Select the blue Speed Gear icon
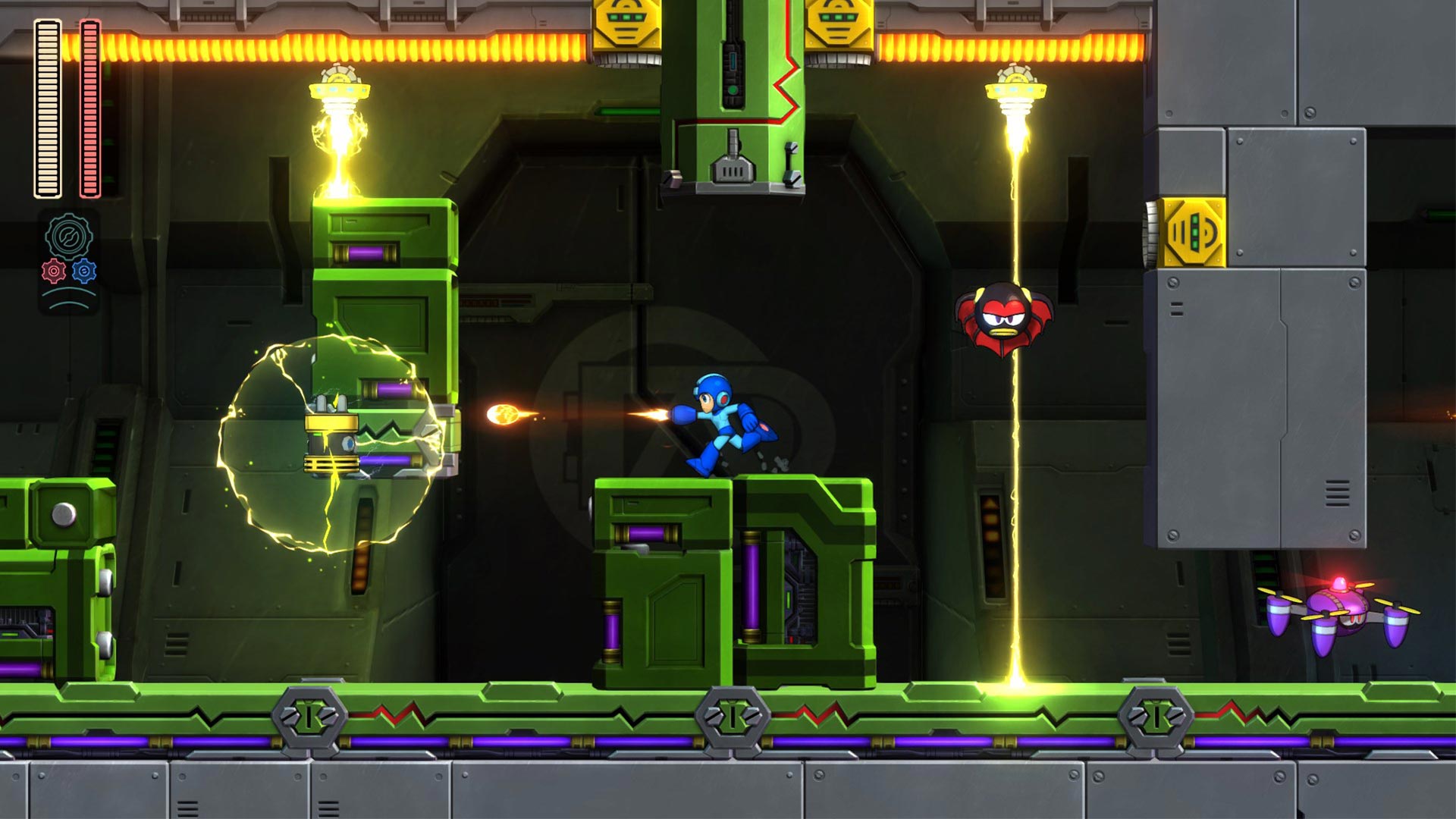This screenshot has width=1456, height=819. [84, 271]
